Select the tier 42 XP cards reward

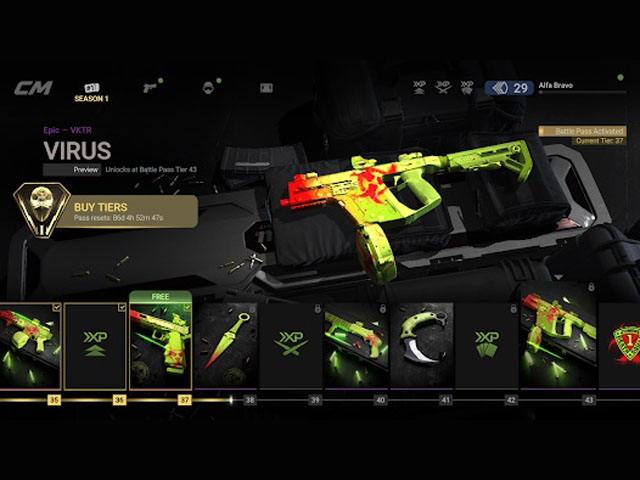pyautogui.click(x=487, y=345)
